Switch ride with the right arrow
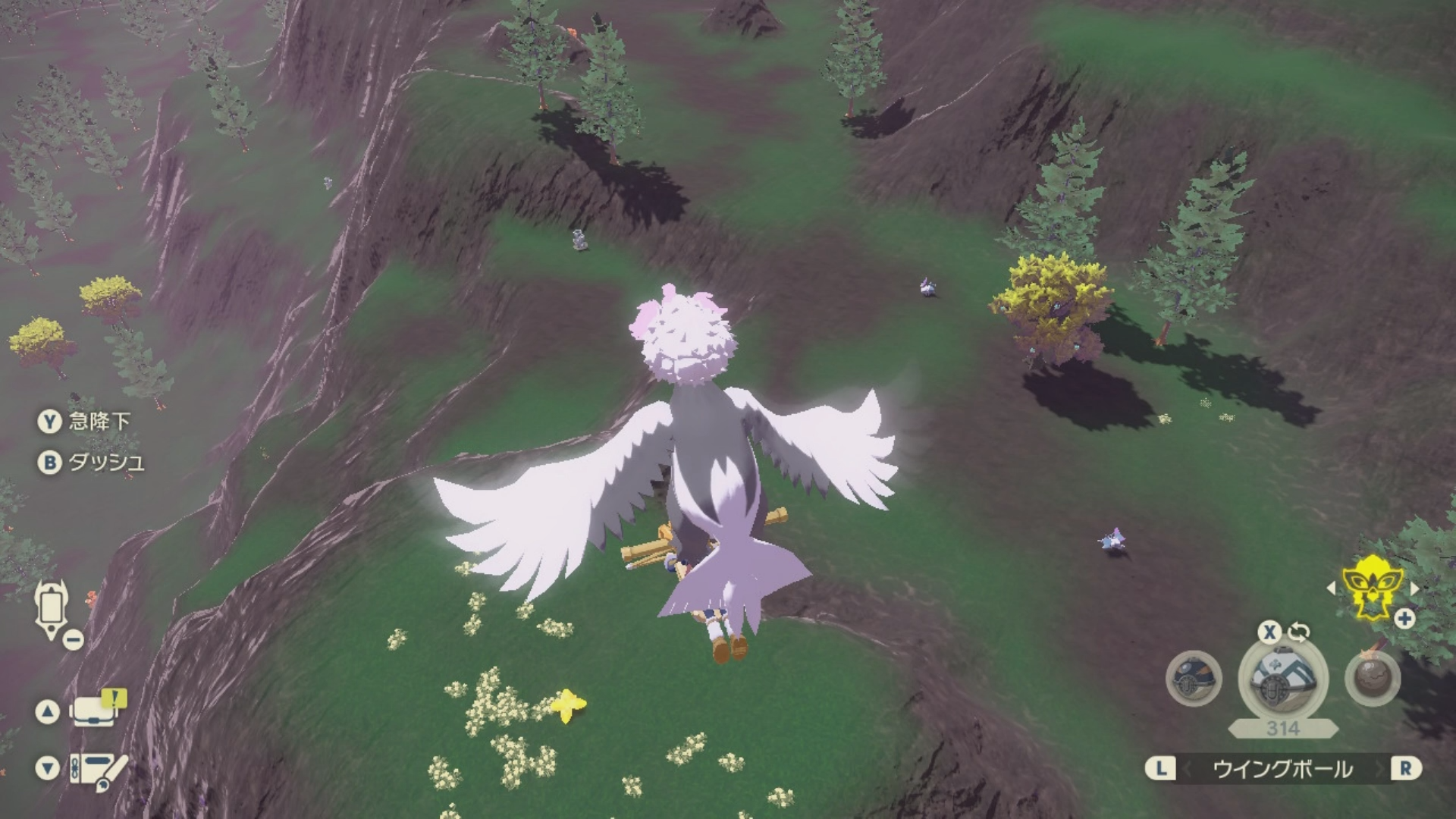This screenshot has height=819, width=1456. click(1414, 588)
